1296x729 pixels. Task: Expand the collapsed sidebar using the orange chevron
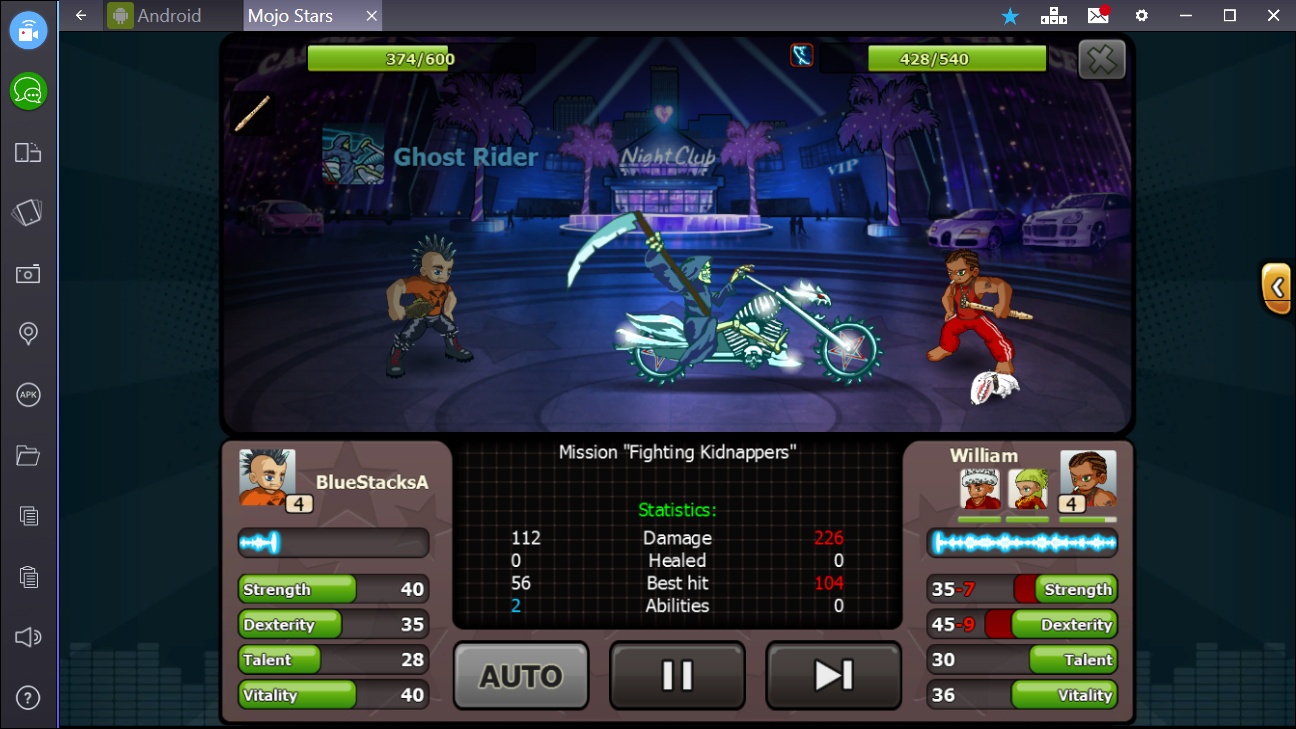[x=1277, y=288]
